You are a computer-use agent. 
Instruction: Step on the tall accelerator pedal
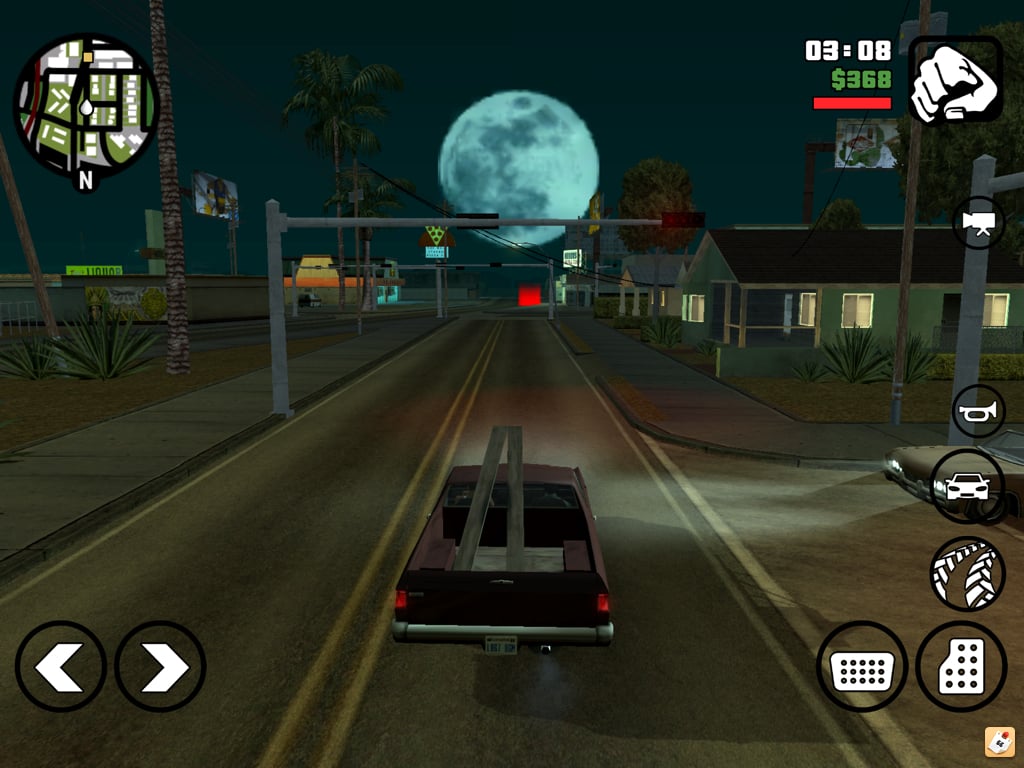961,666
